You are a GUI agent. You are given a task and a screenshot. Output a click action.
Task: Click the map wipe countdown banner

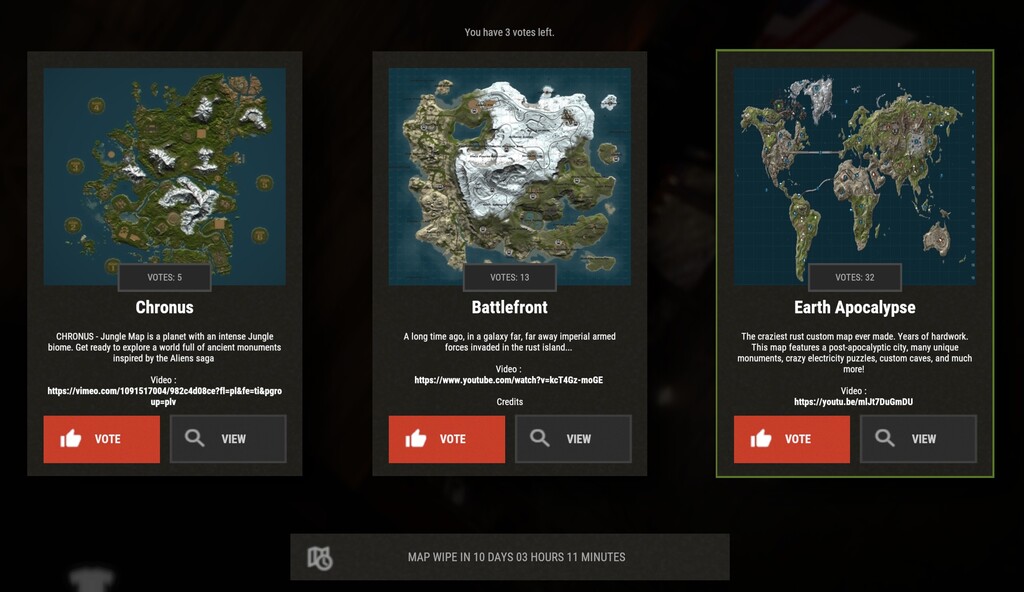[x=509, y=557]
